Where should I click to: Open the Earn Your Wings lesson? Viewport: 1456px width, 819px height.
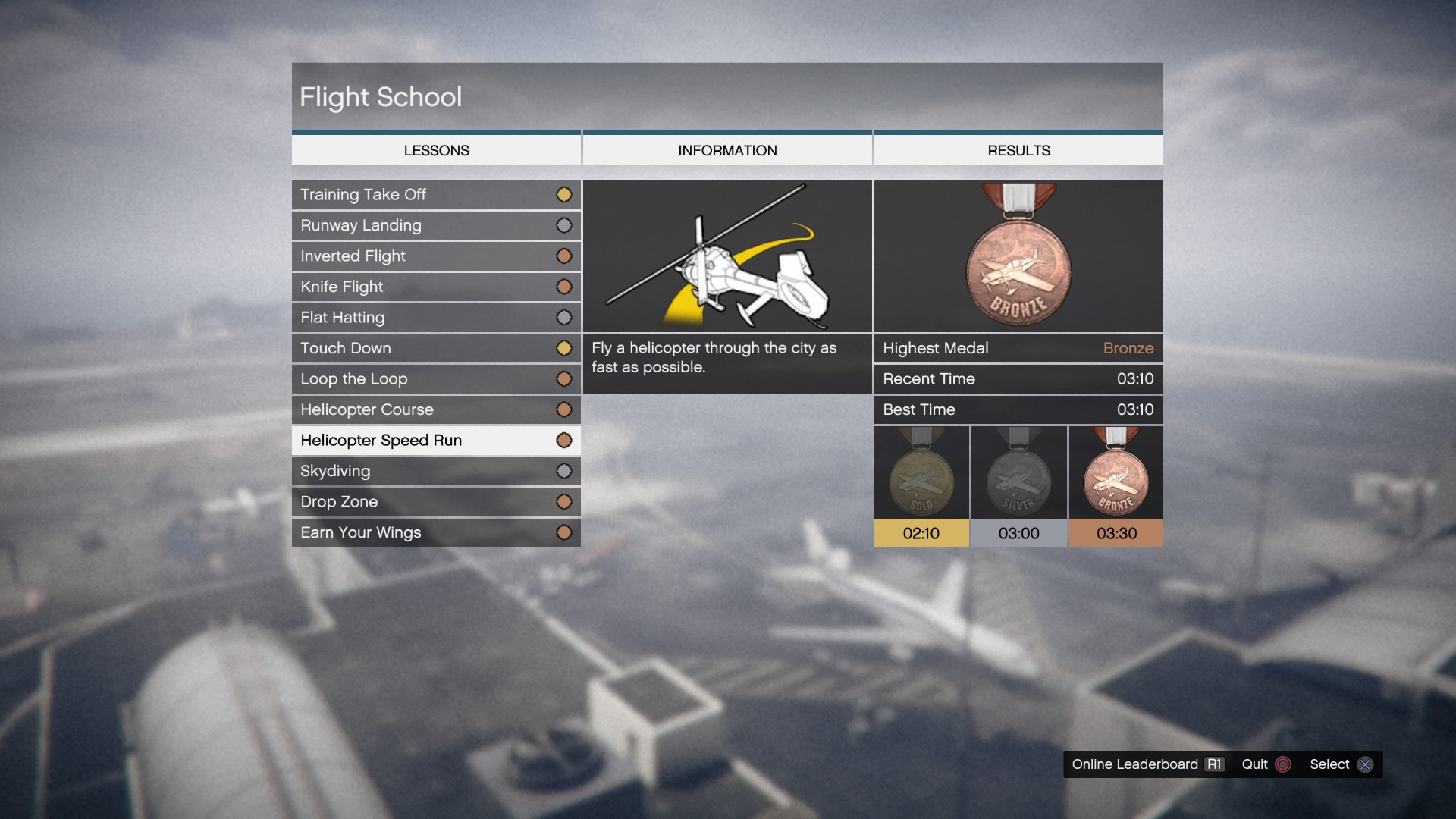436,532
